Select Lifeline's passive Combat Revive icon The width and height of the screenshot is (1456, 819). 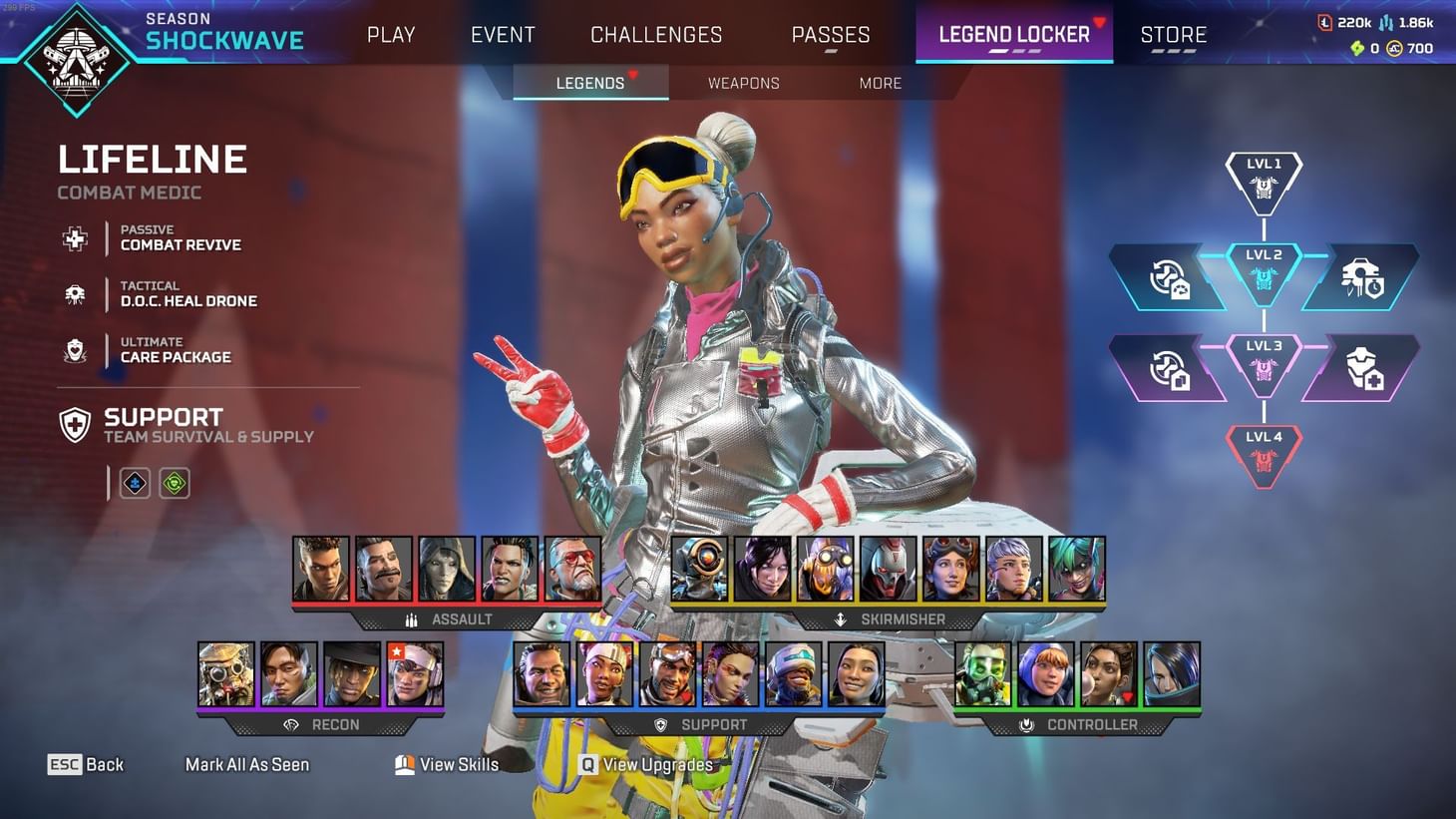pos(75,238)
